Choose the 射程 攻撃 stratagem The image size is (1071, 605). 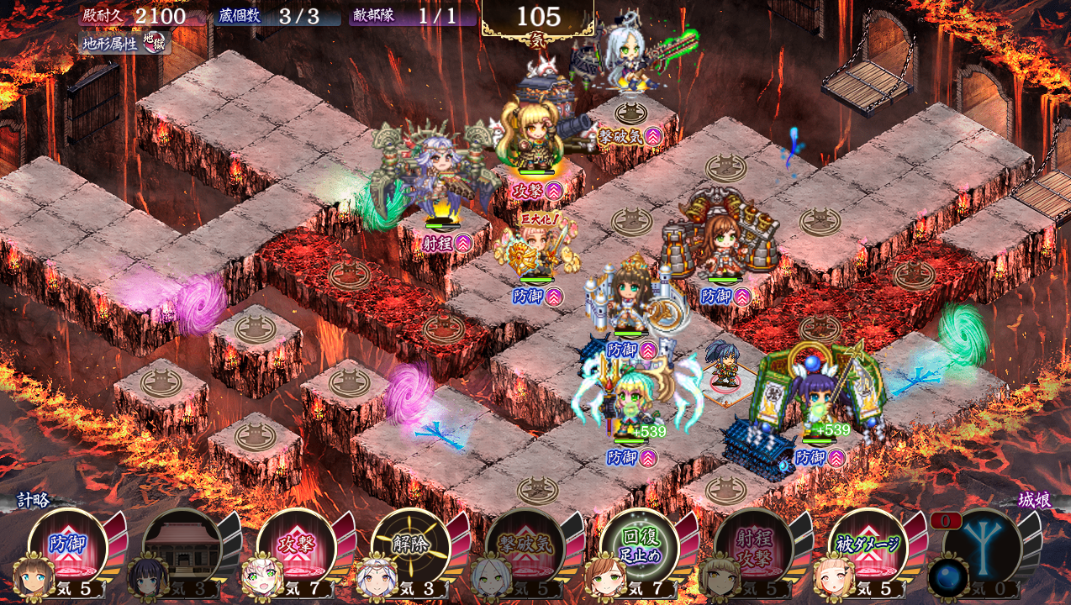tap(753, 546)
